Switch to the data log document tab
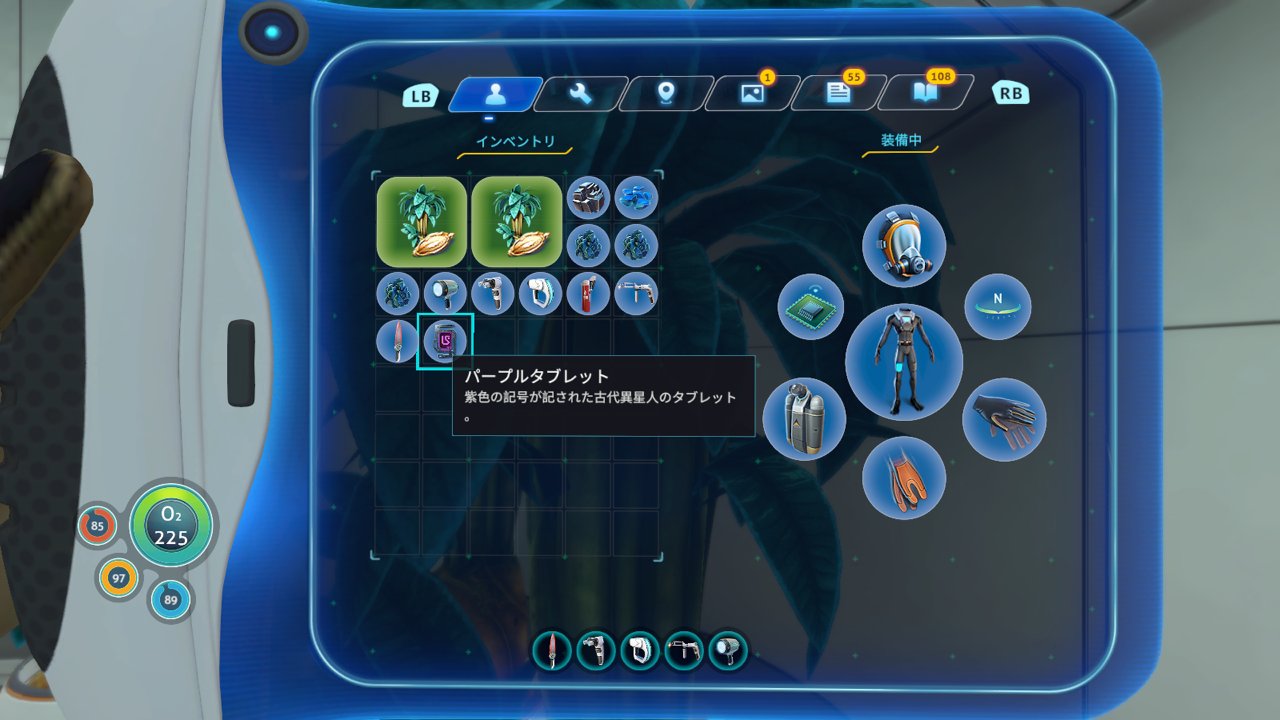 [838, 94]
